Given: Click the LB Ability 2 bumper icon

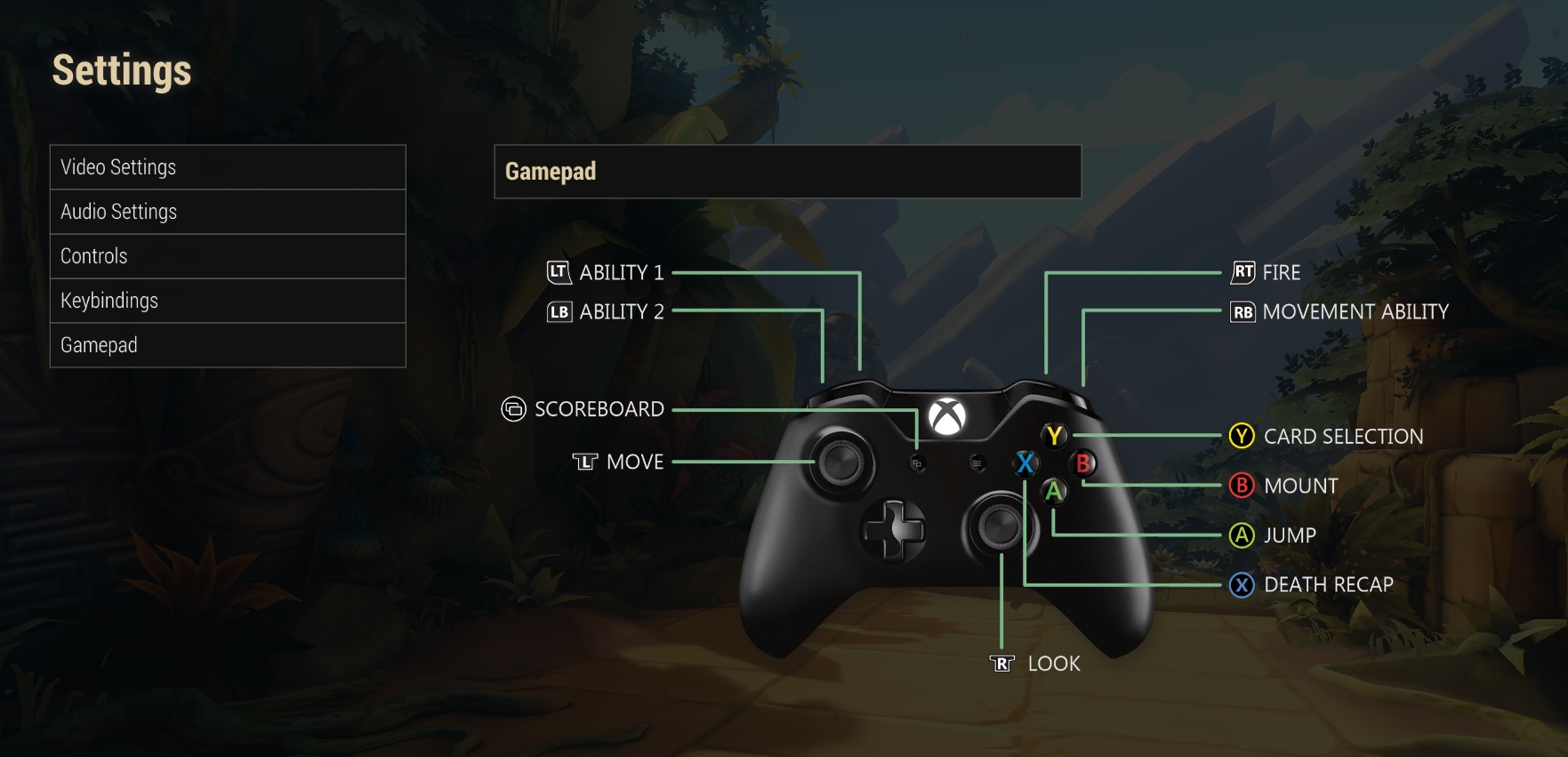Looking at the screenshot, I should (x=560, y=312).
